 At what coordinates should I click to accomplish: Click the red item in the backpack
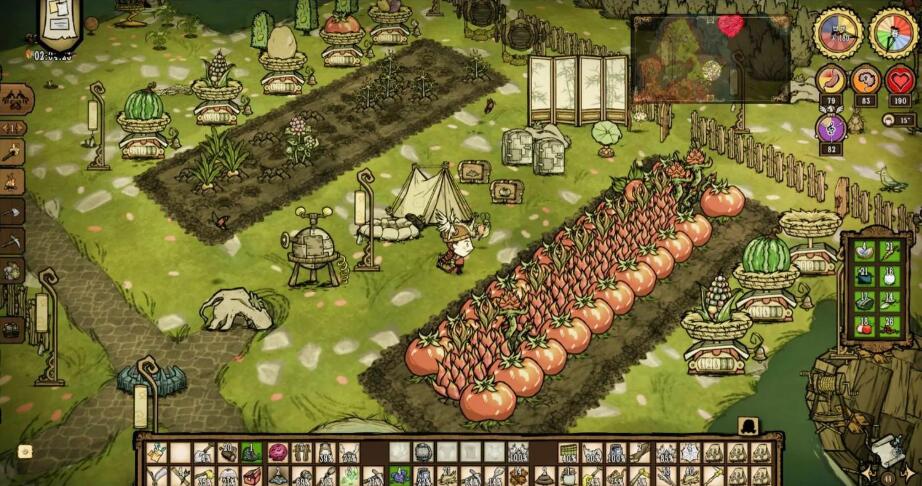(863, 326)
